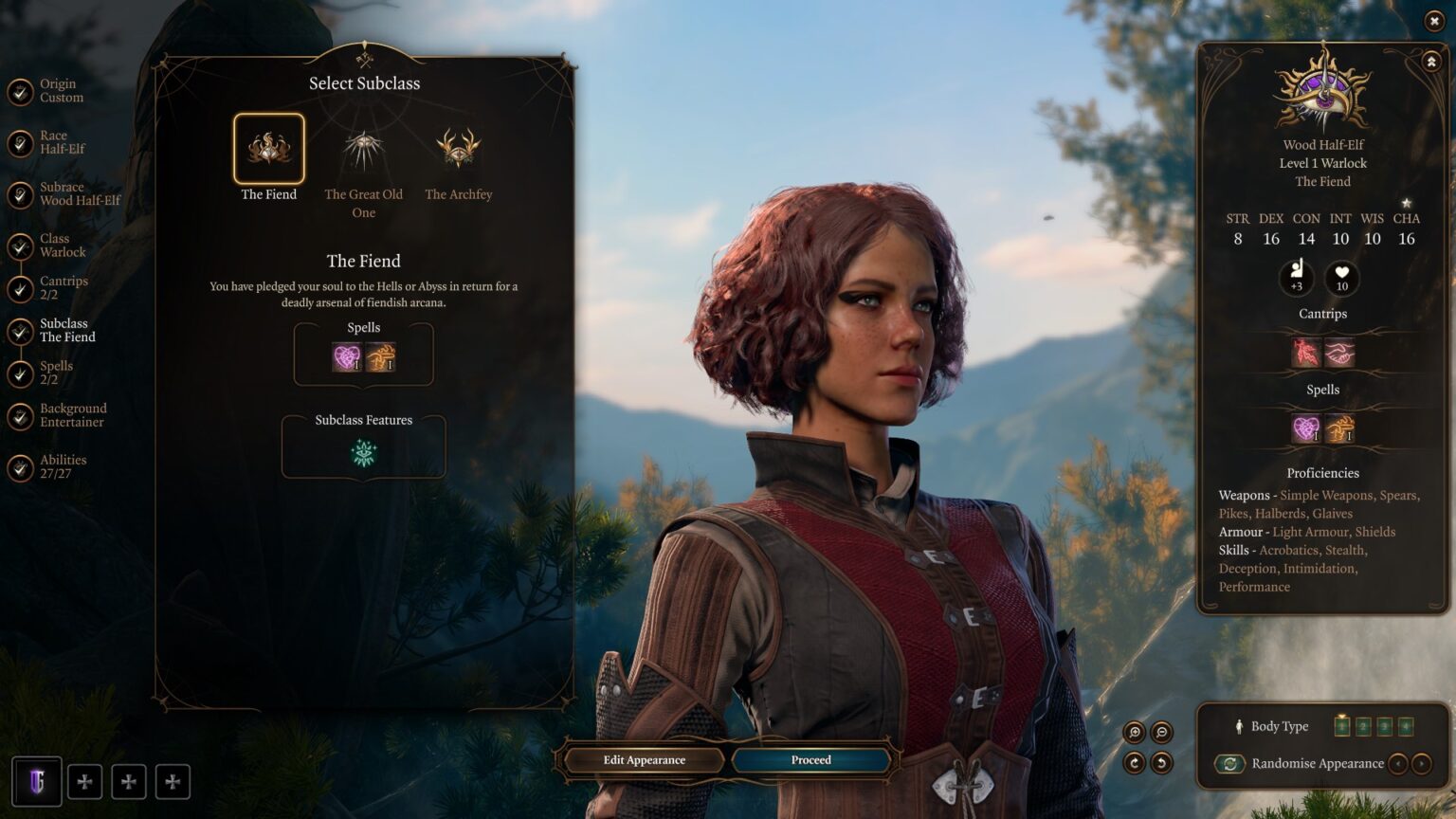Open the active character portrait at bottom left
This screenshot has width=1456, height=819.
[x=36, y=780]
